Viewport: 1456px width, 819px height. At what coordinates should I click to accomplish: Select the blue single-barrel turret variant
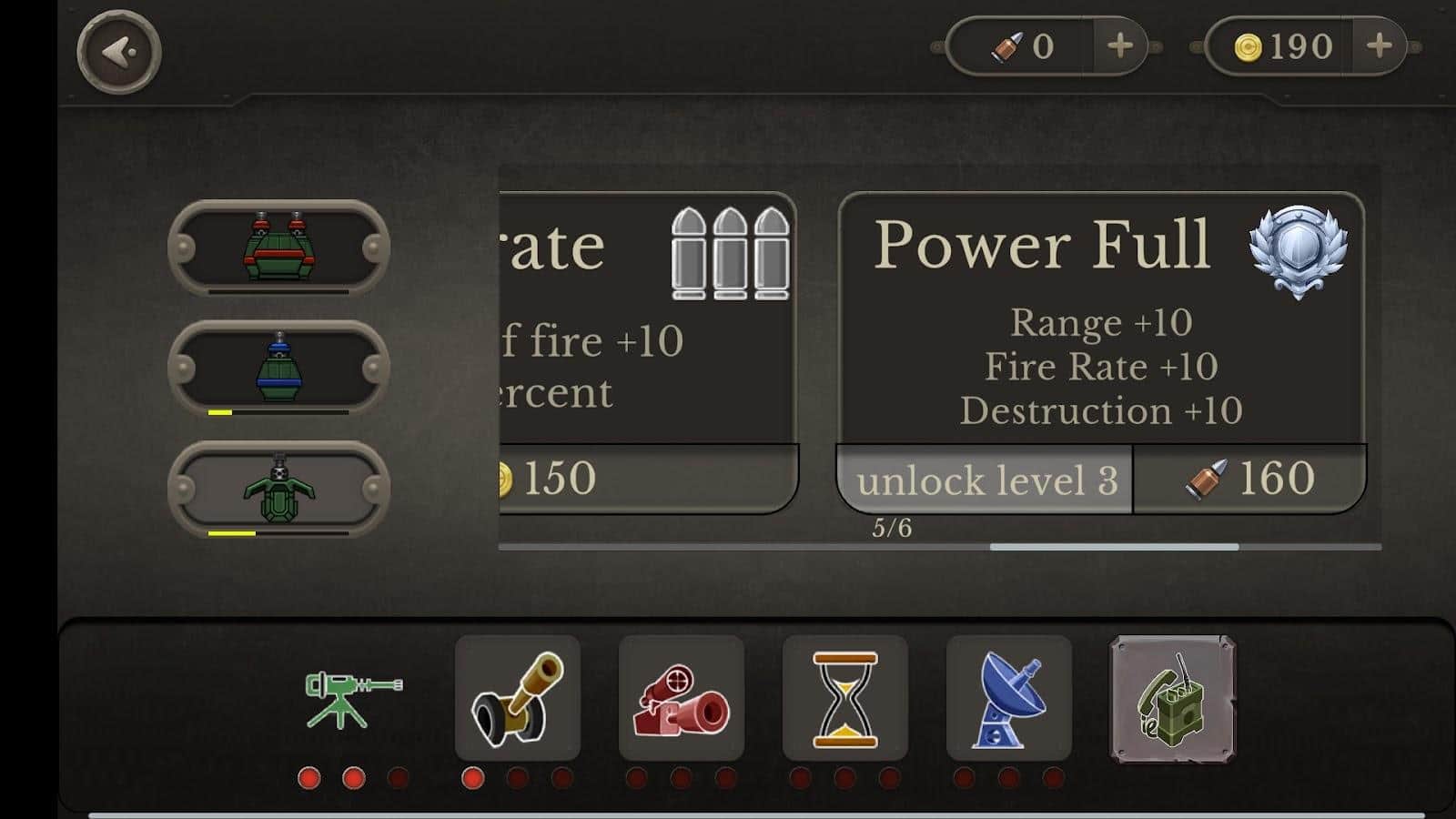click(x=278, y=368)
